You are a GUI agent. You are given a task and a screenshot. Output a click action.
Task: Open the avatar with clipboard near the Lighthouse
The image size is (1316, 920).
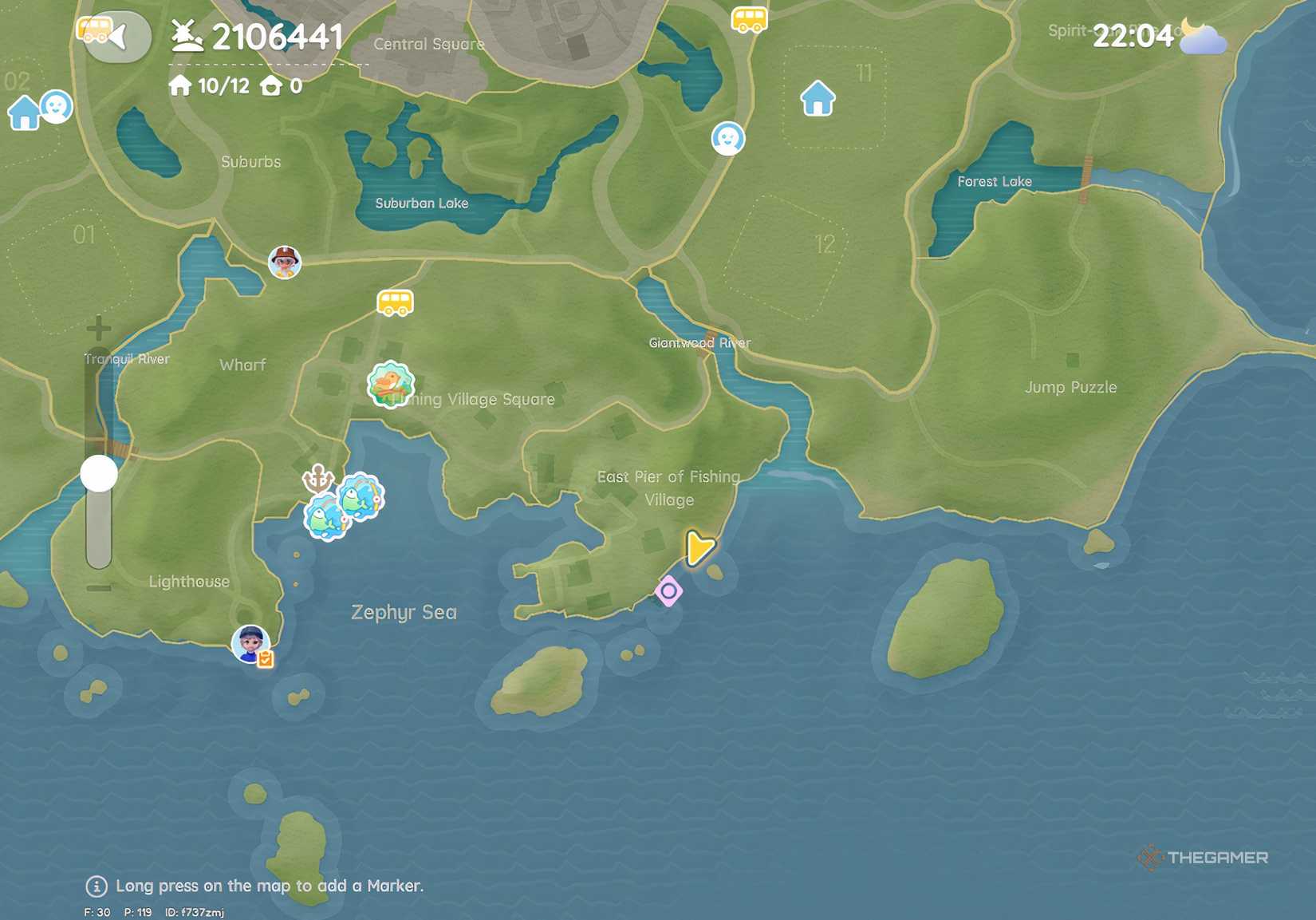(x=250, y=643)
